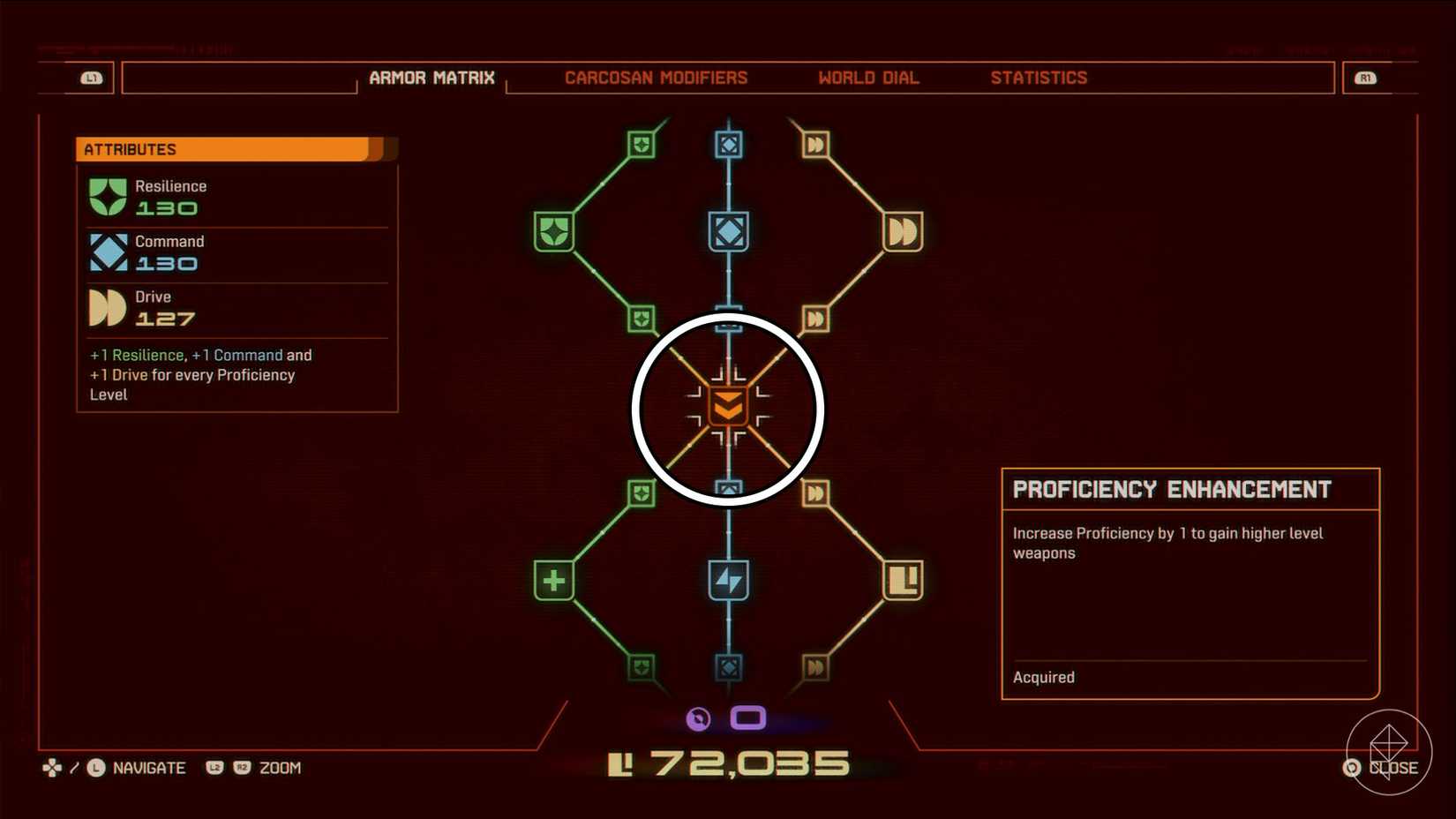This screenshot has height=819, width=1456.
Task: Click the tan Drive attribute icon
Action: click(106, 307)
